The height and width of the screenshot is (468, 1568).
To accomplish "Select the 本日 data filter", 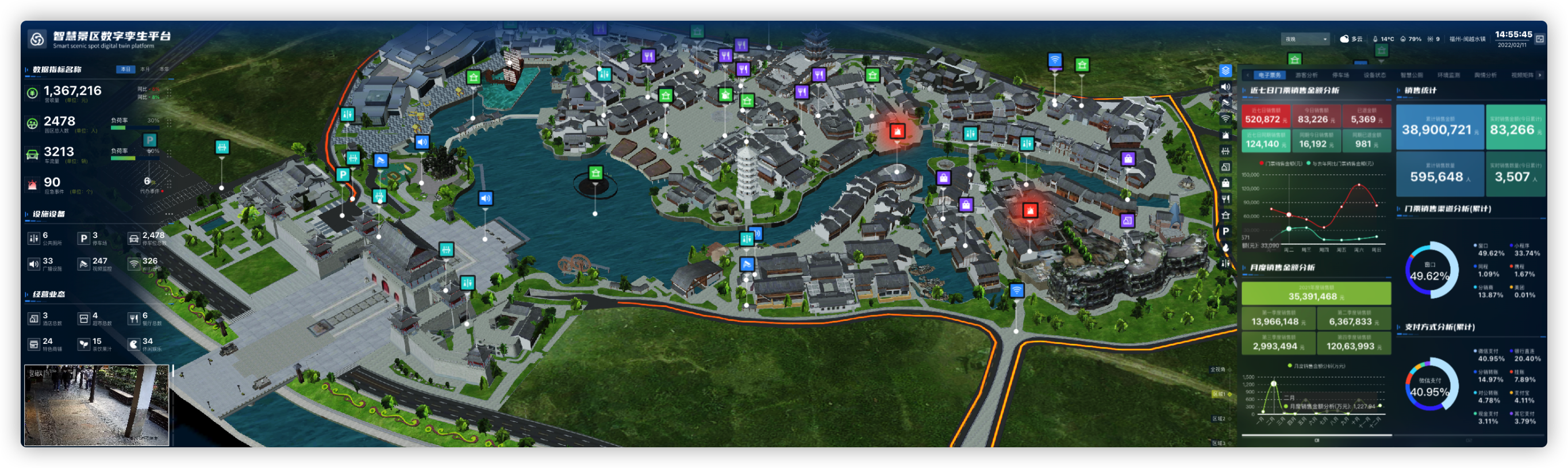I will pyautogui.click(x=125, y=70).
